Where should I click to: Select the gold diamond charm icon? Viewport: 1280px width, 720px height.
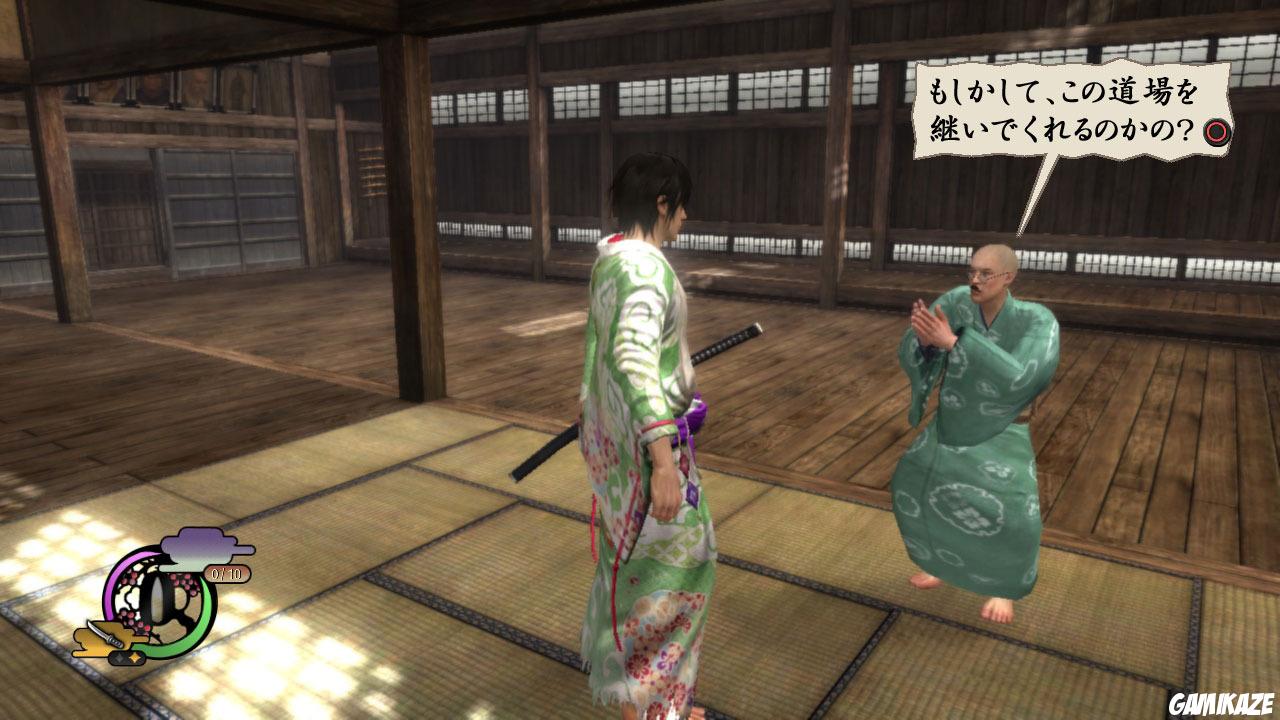134,656
